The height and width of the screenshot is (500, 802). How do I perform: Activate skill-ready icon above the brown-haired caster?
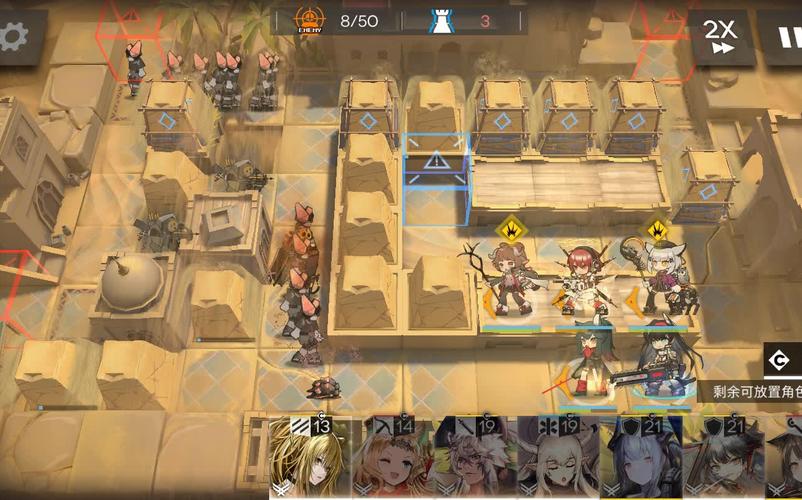(512, 229)
